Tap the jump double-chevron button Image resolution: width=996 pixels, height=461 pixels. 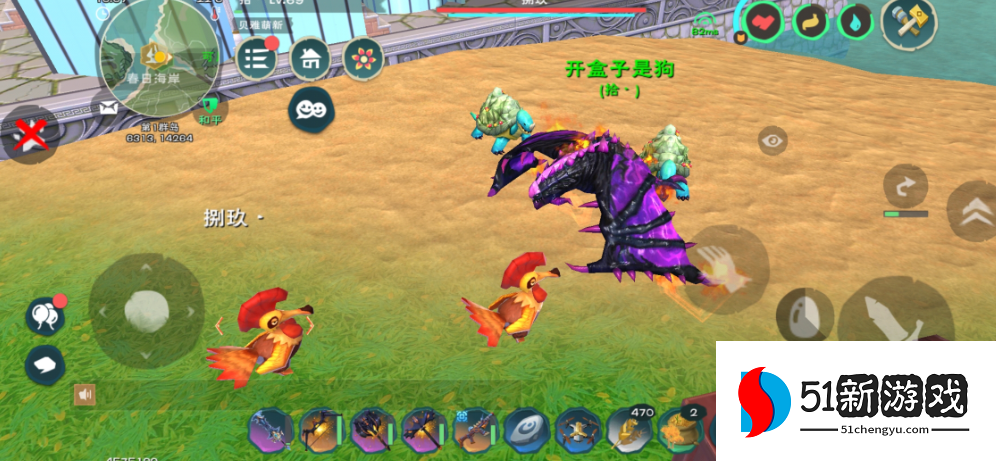(971, 211)
